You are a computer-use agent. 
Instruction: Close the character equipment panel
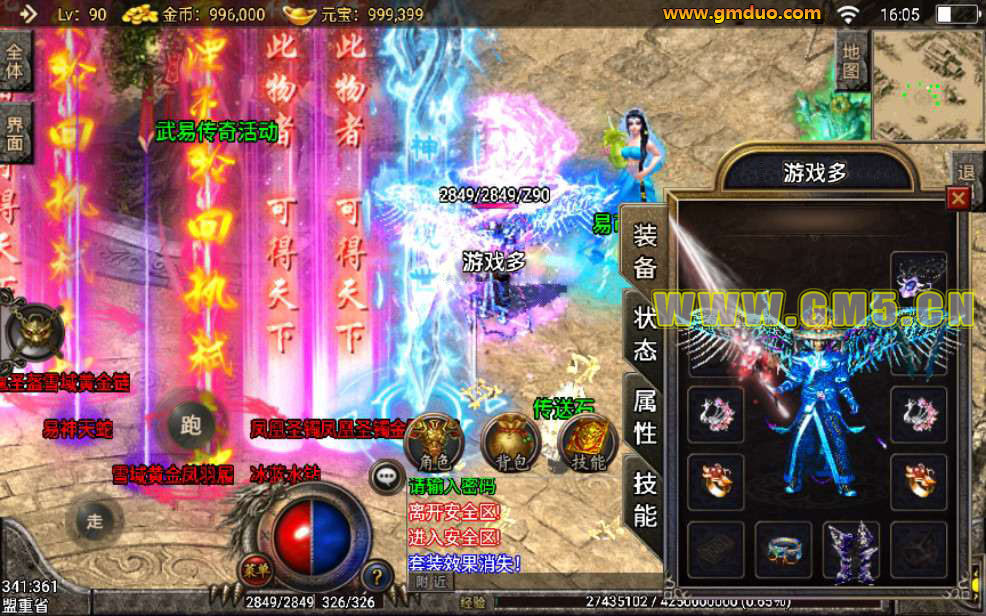958,198
